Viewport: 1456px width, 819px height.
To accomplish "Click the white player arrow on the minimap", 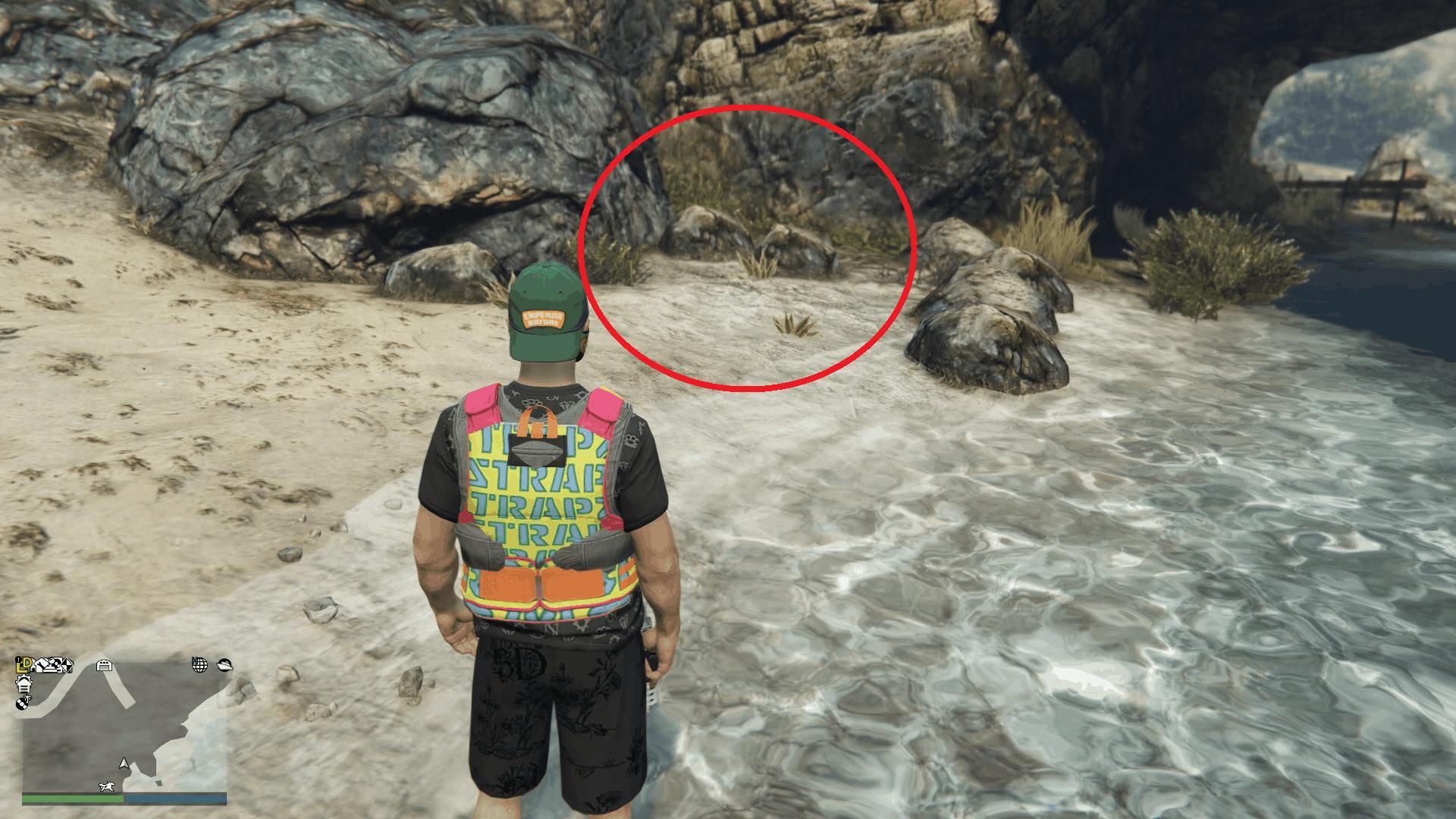I will tap(124, 764).
